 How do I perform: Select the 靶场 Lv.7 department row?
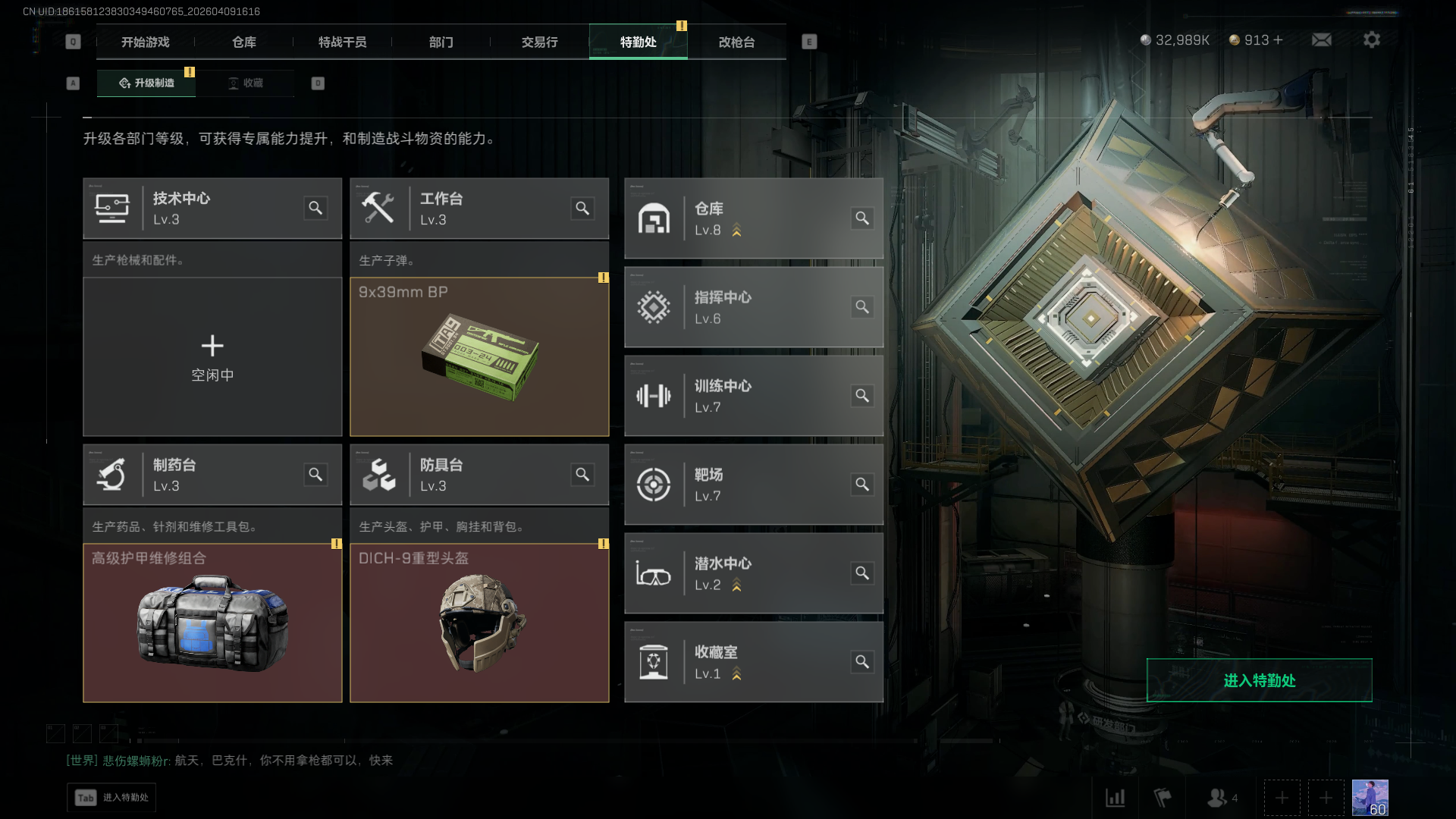(x=753, y=485)
